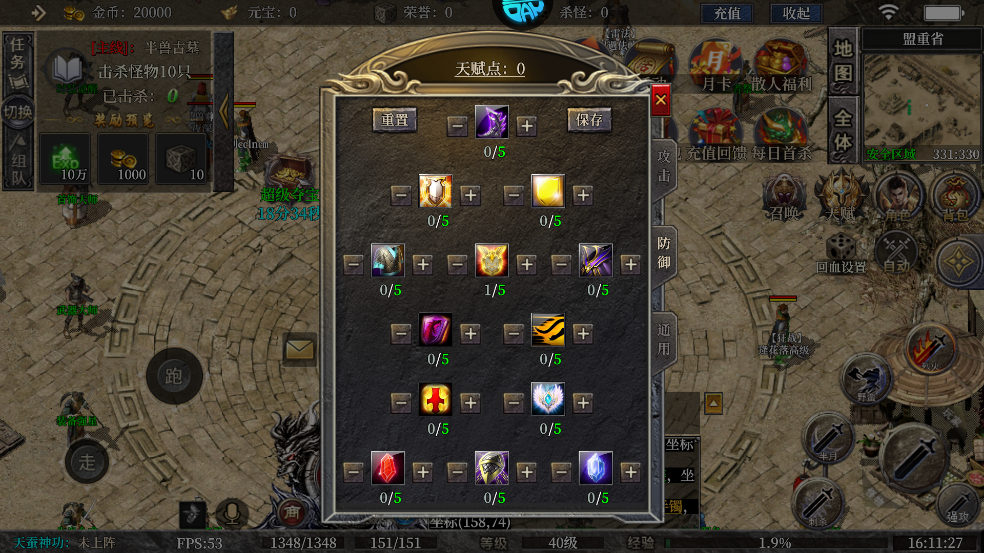This screenshot has height=553, width=984.
Task: Select the blue crystal talent icon
Action: [x=595, y=468]
